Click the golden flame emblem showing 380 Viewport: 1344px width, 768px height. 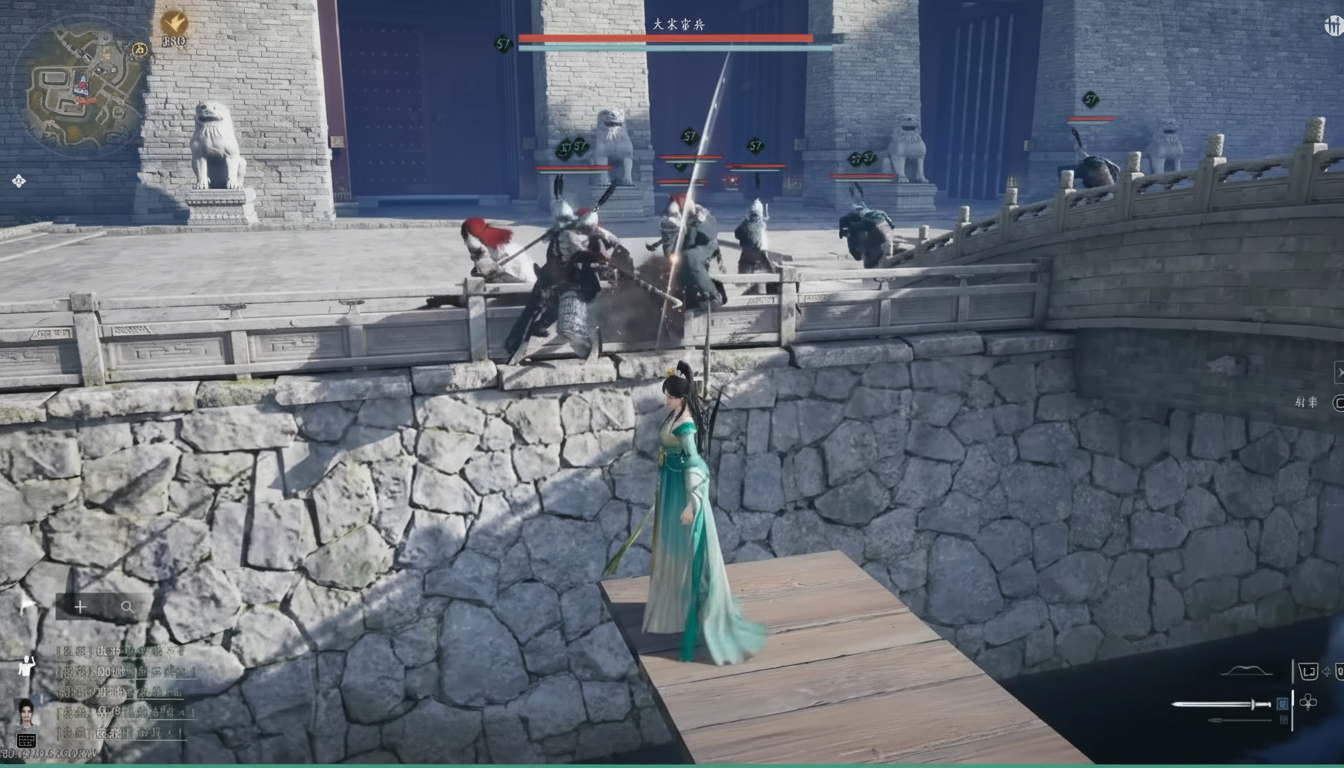174,21
